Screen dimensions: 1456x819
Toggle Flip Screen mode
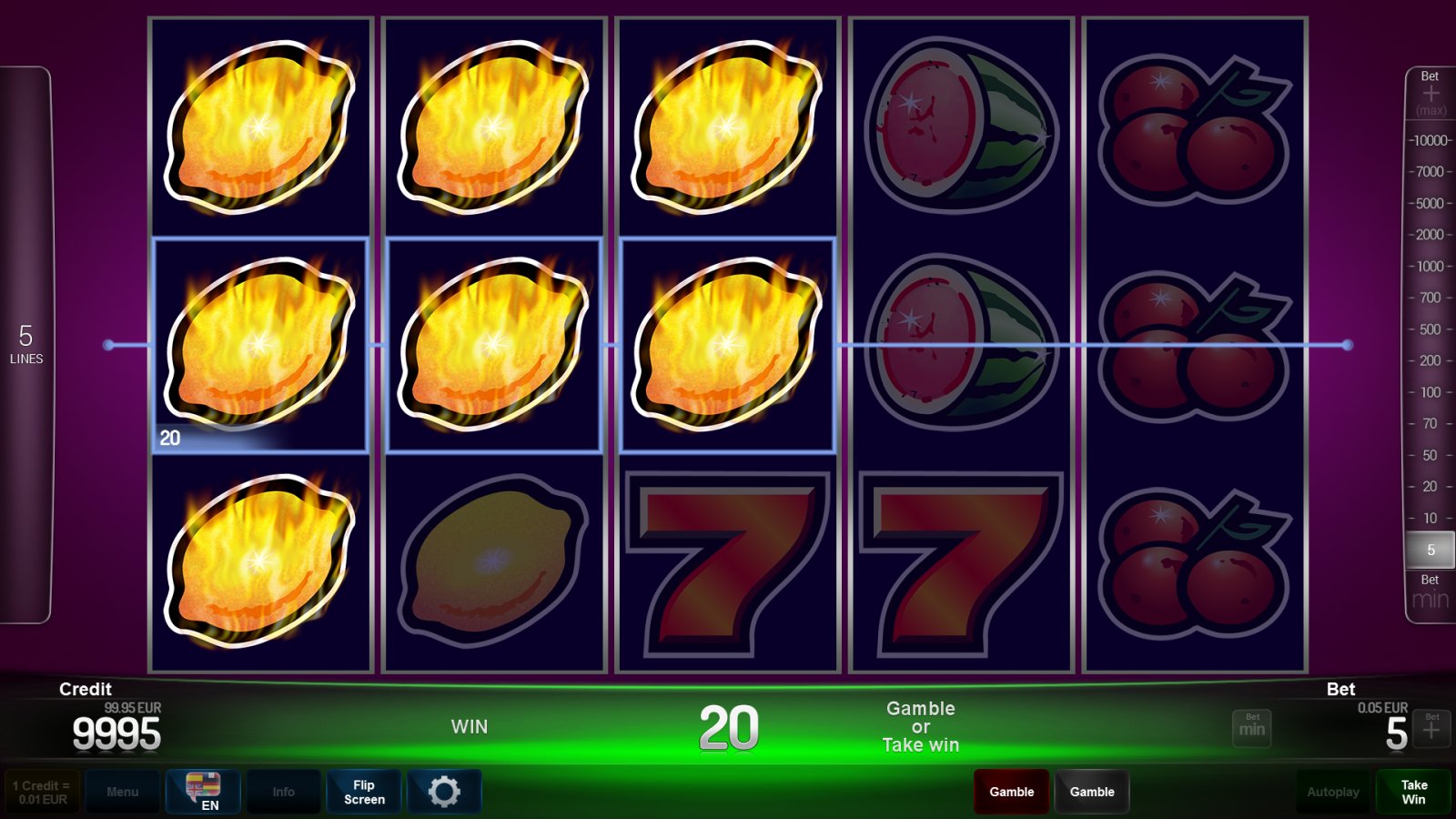(363, 791)
